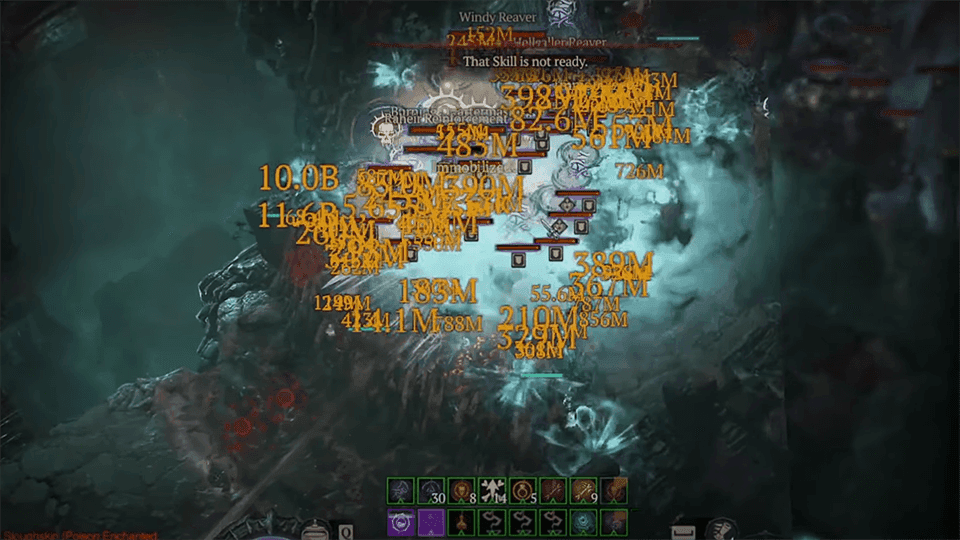960x540 pixels.
Task: Select the dark rune icon showing 30
Action: click(x=431, y=490)
